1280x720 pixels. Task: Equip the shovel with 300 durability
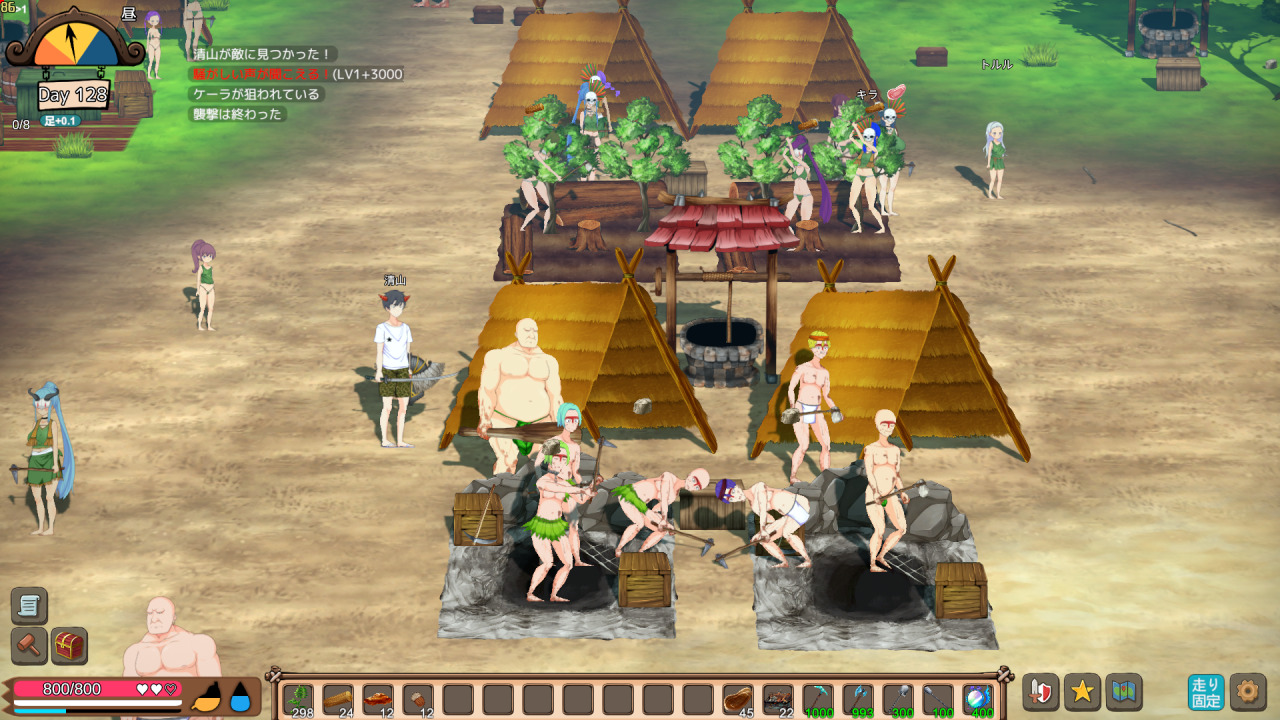(898, 699)
